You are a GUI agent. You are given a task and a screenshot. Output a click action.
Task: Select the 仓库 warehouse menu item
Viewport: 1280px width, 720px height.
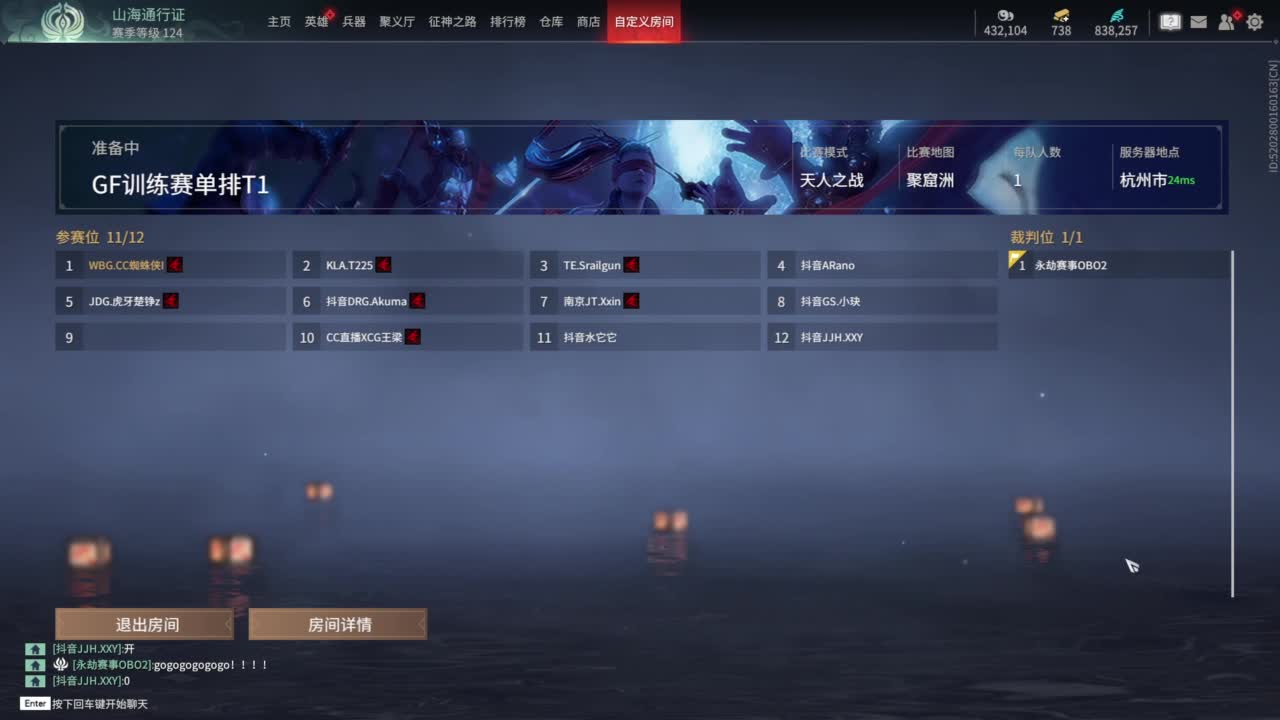(x=551, y=20)
